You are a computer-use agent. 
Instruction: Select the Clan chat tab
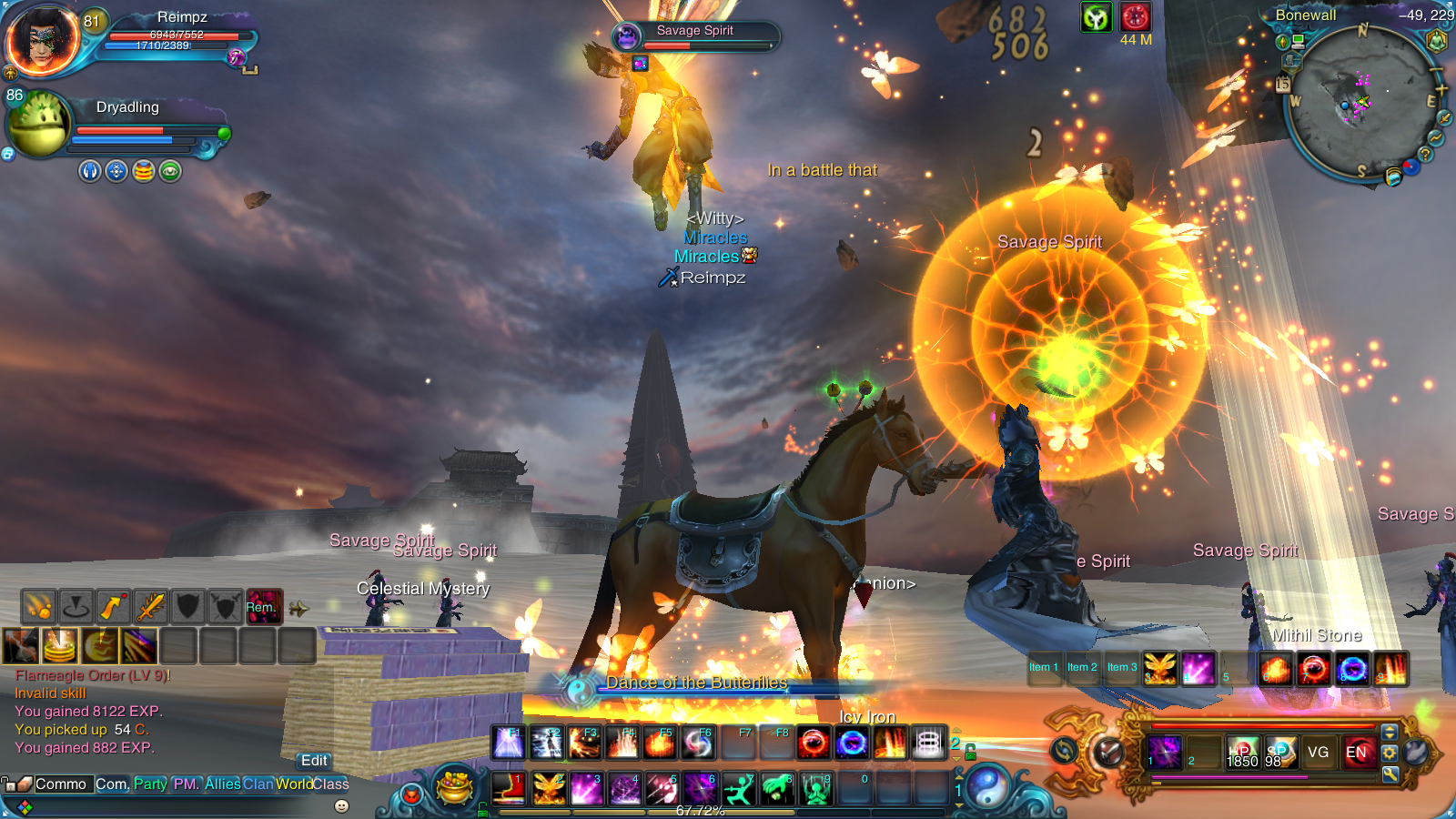(258, 784)
